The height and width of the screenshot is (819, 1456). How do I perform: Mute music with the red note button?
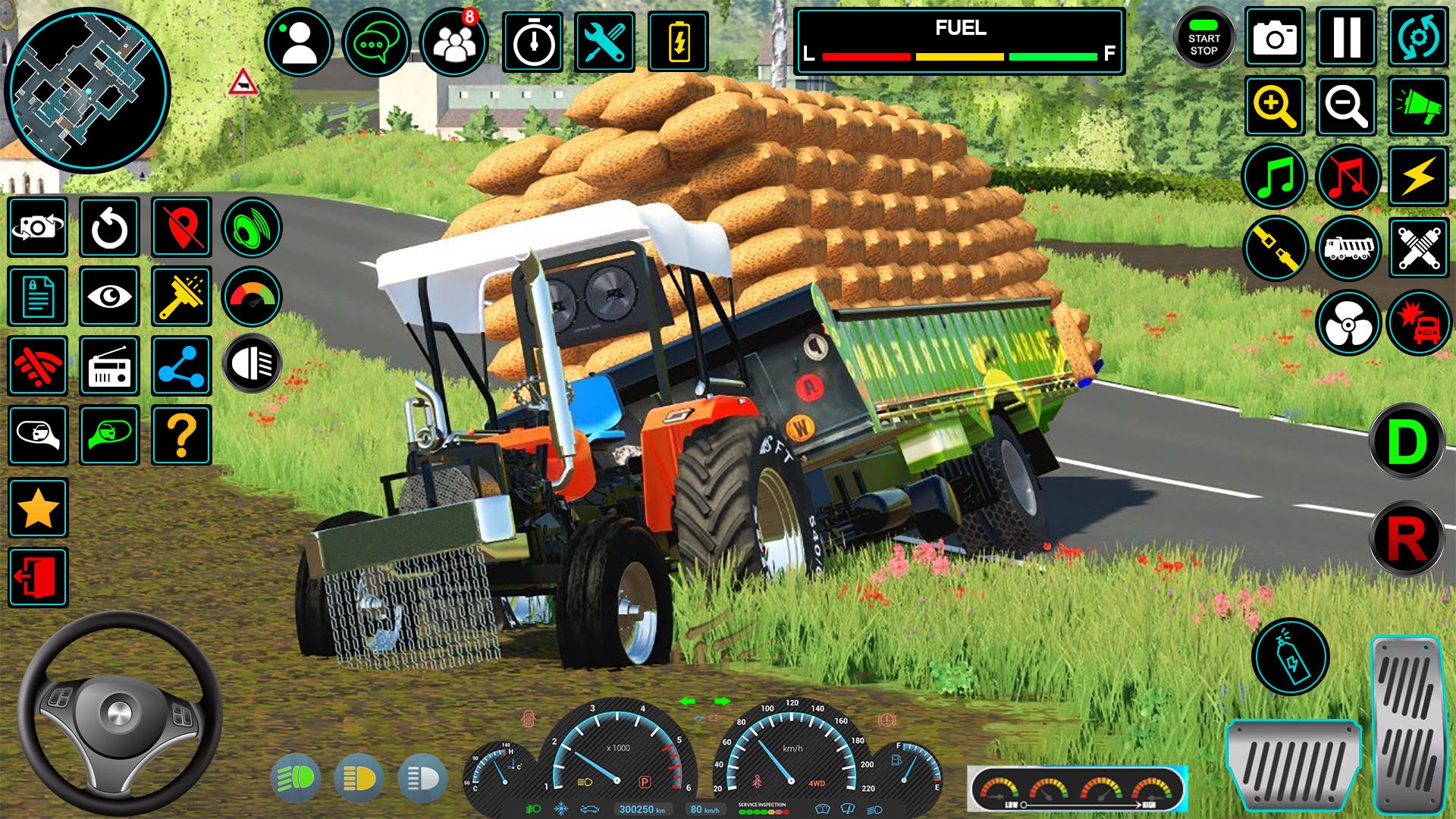point(1348,176)
